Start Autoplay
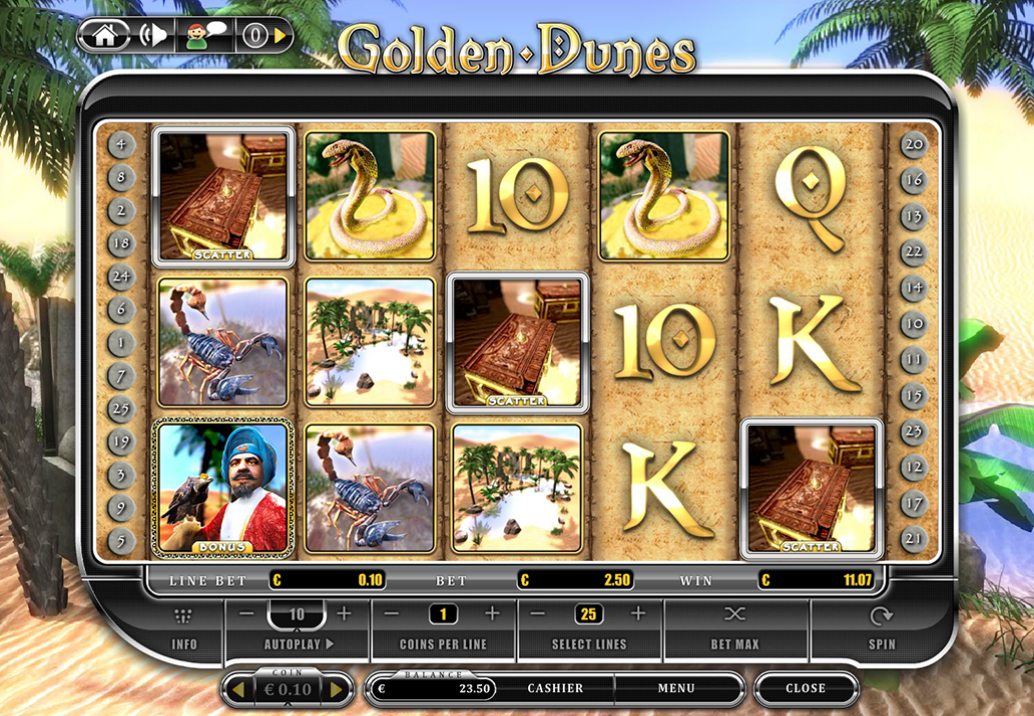The height and width of the screenshot is (716, 1034). click(299, 644)
